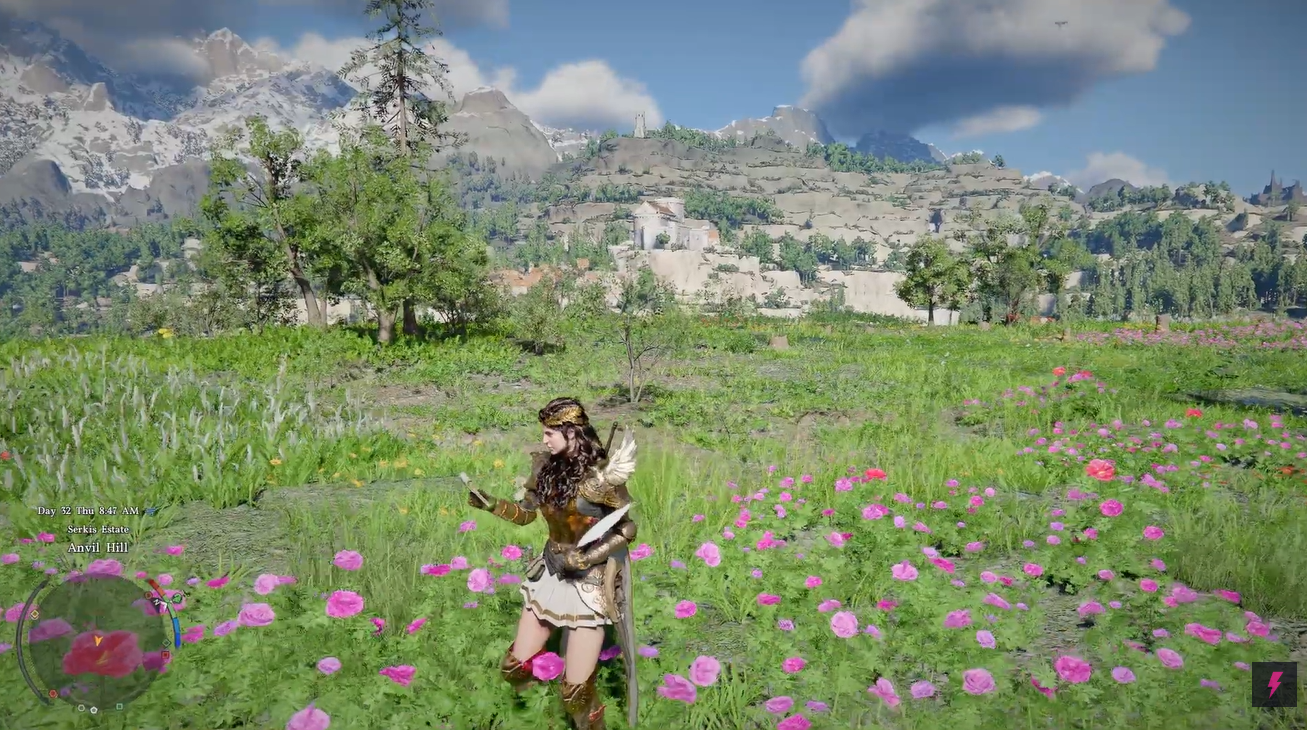This screenshot has width=1307, height=730.
Task: Click the orange player arrow on minimap
Action: pos(98,640)
